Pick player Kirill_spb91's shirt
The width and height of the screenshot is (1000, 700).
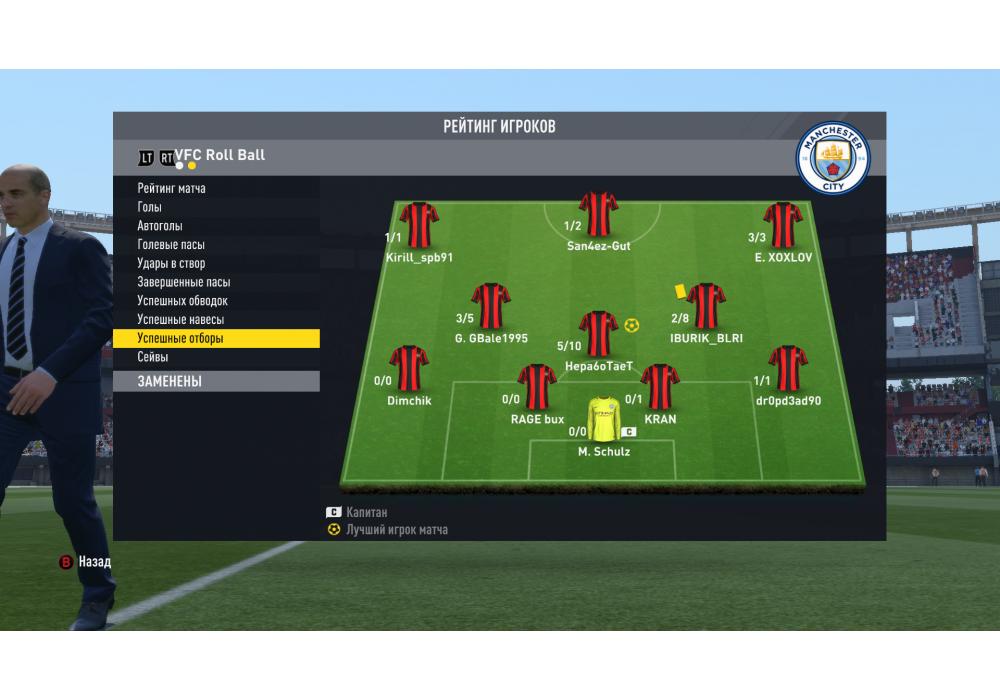click(419, 225)
